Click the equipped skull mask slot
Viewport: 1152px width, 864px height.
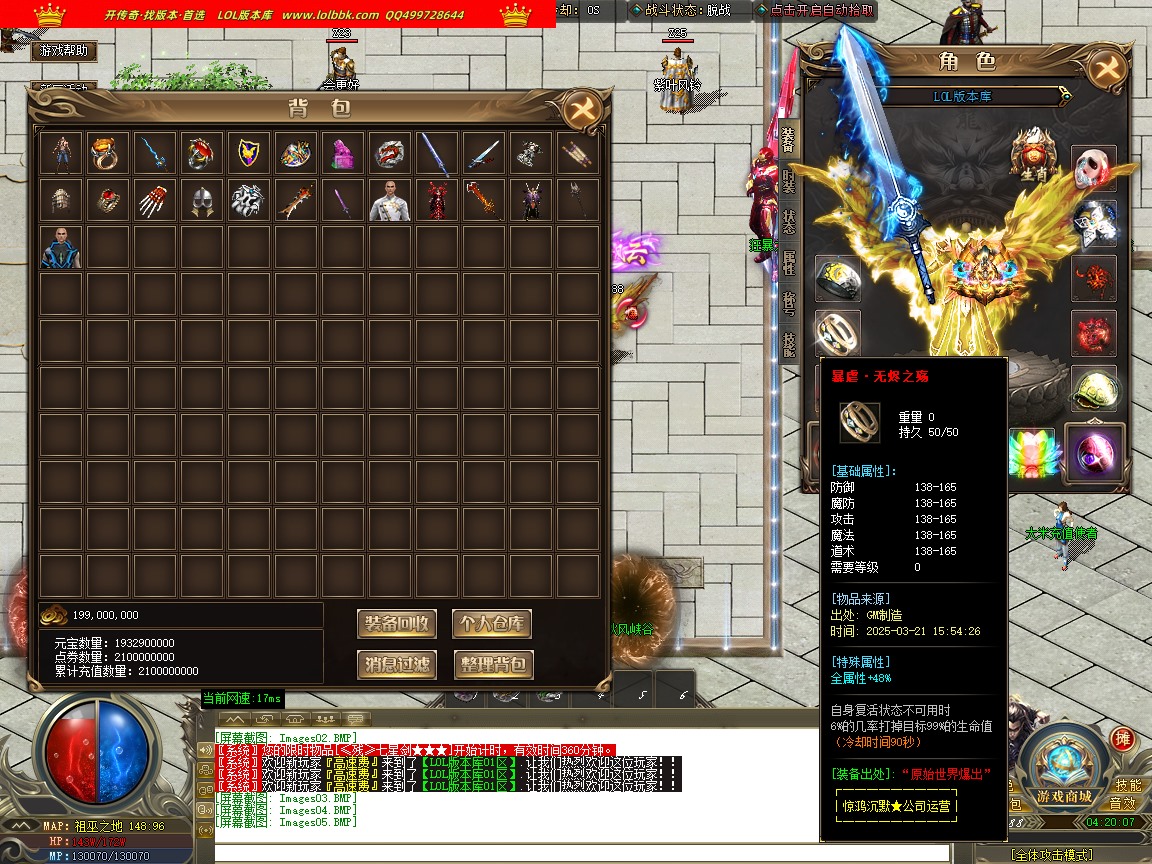point(1094,168)
